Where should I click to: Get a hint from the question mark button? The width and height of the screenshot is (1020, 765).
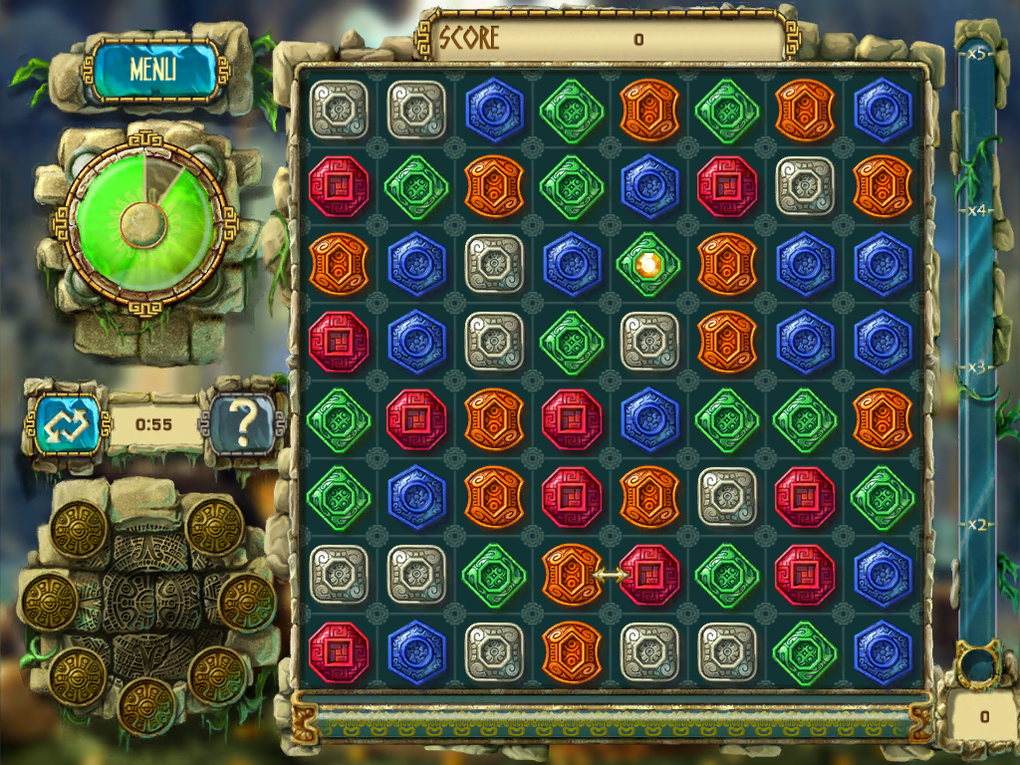[x=241, y=424]
